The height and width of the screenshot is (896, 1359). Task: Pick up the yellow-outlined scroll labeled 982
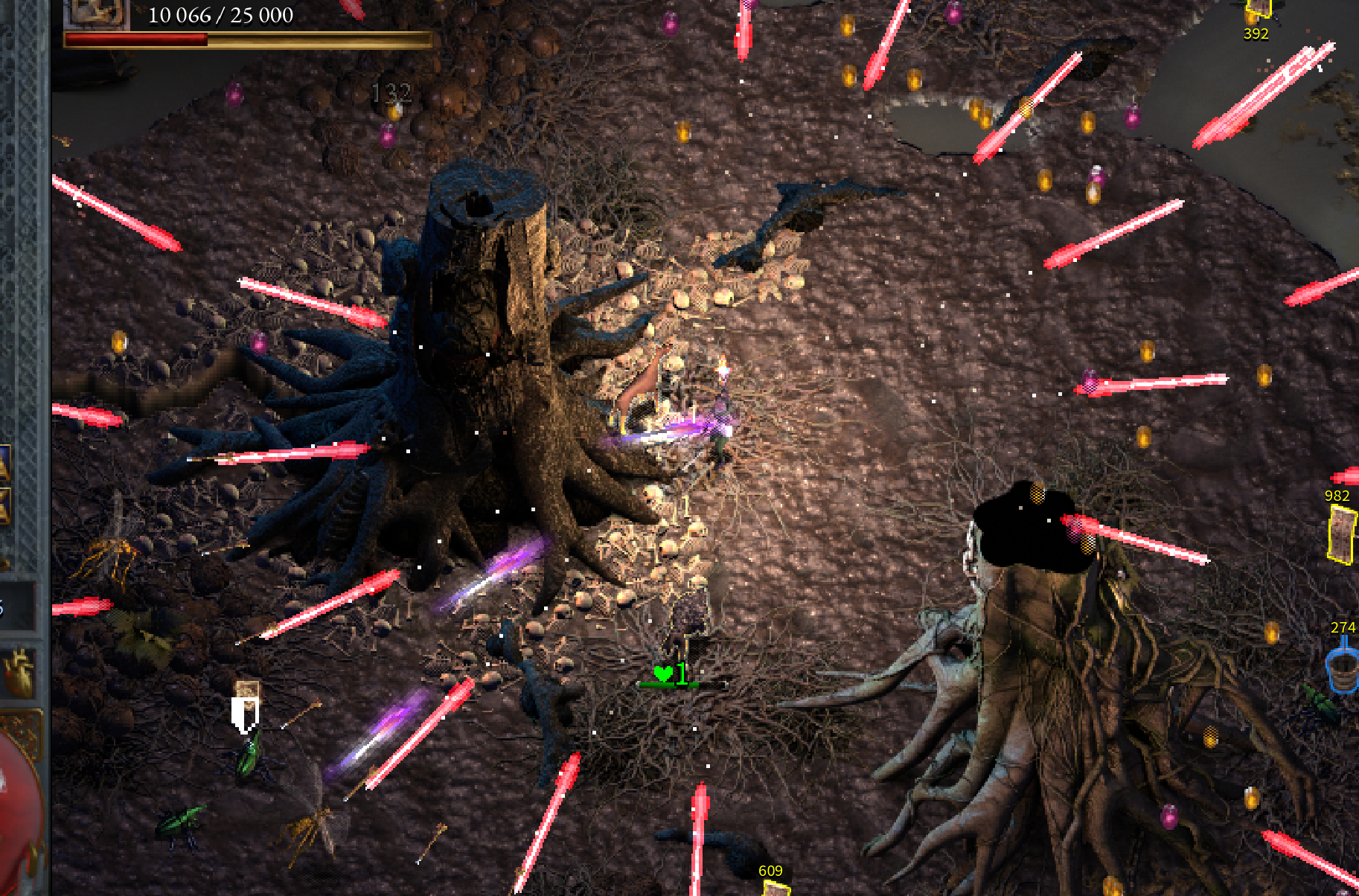point(1342,533)
